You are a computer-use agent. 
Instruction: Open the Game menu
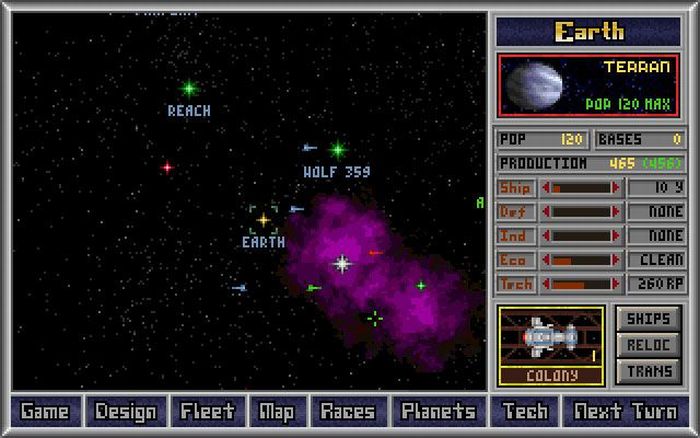click(x=44, y=411)
